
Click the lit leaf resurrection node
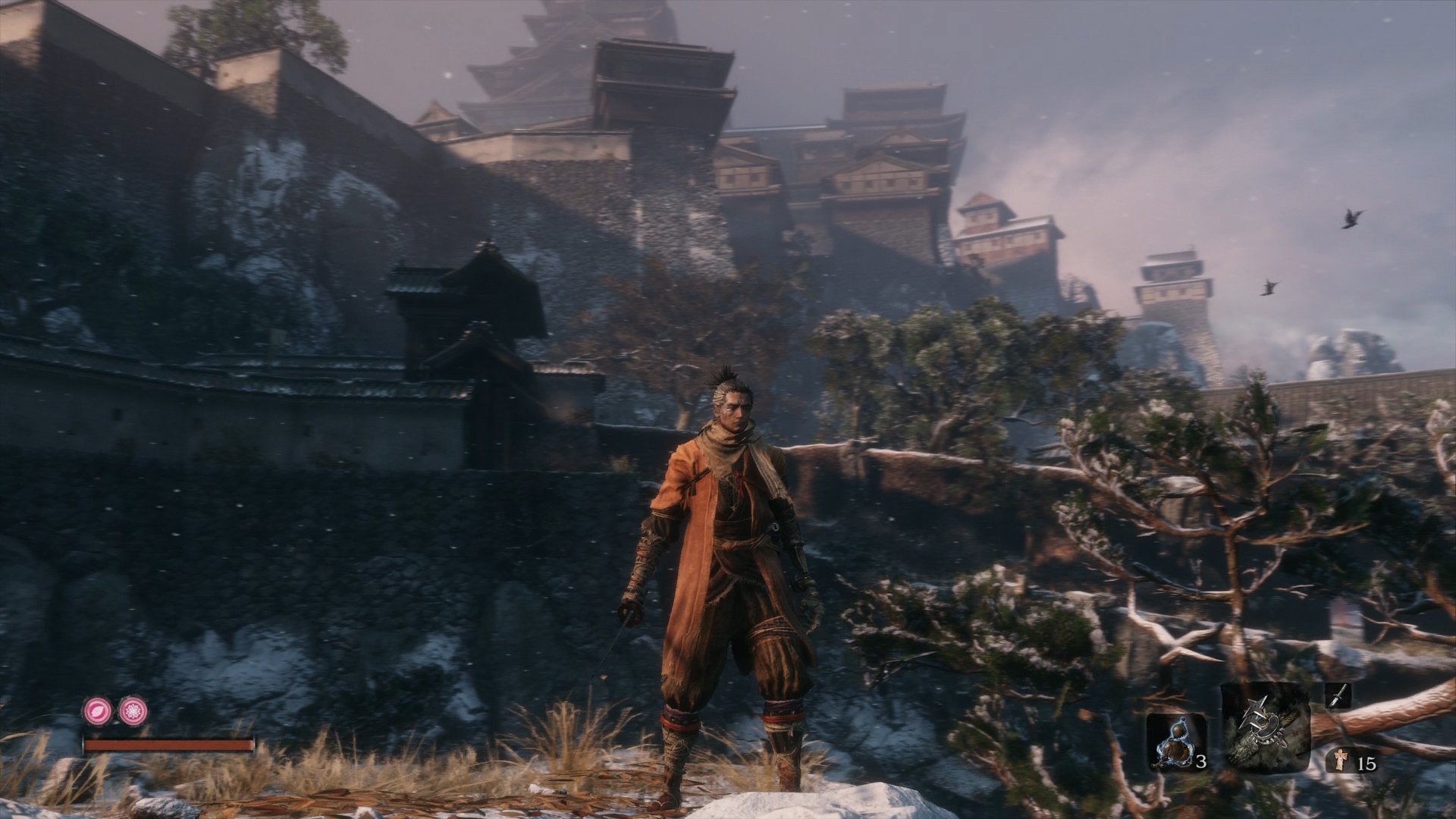pos(98,712)
